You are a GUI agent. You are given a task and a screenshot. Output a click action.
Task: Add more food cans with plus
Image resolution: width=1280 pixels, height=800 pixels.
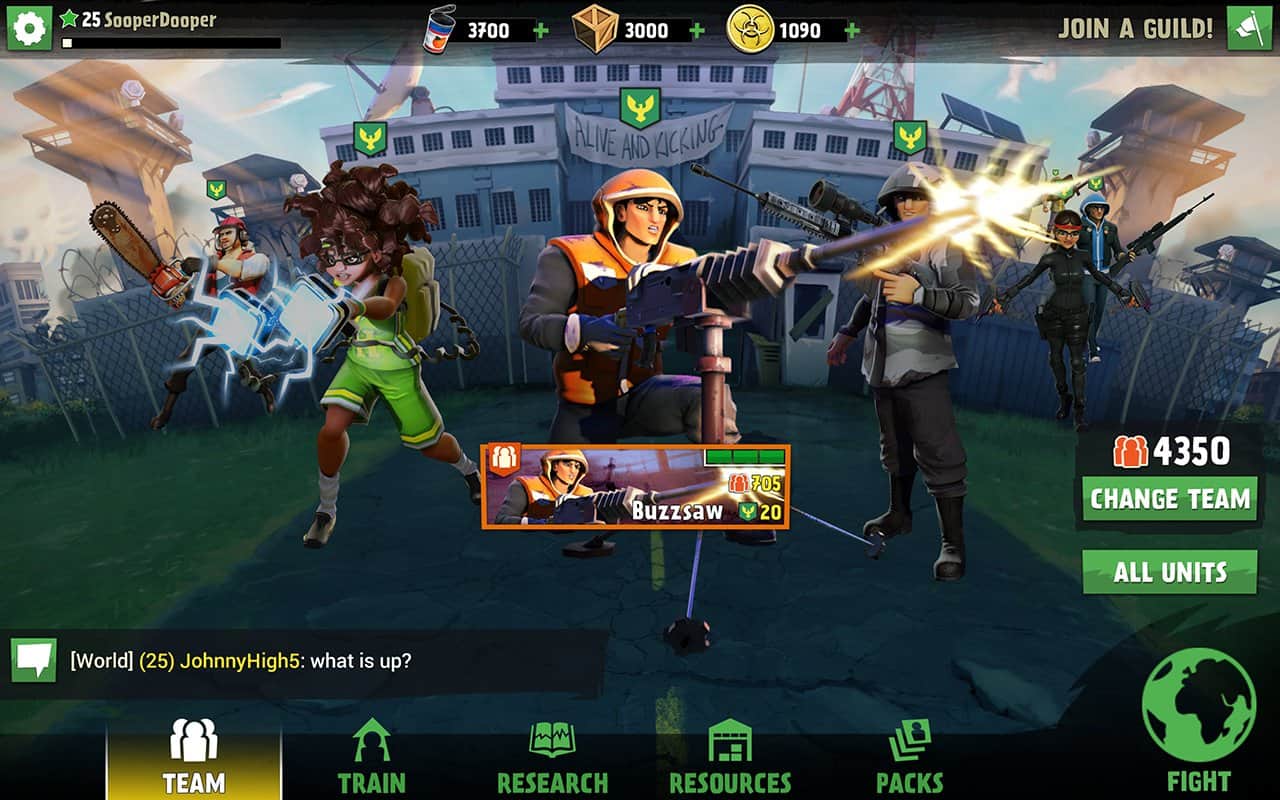pos(541,30)
